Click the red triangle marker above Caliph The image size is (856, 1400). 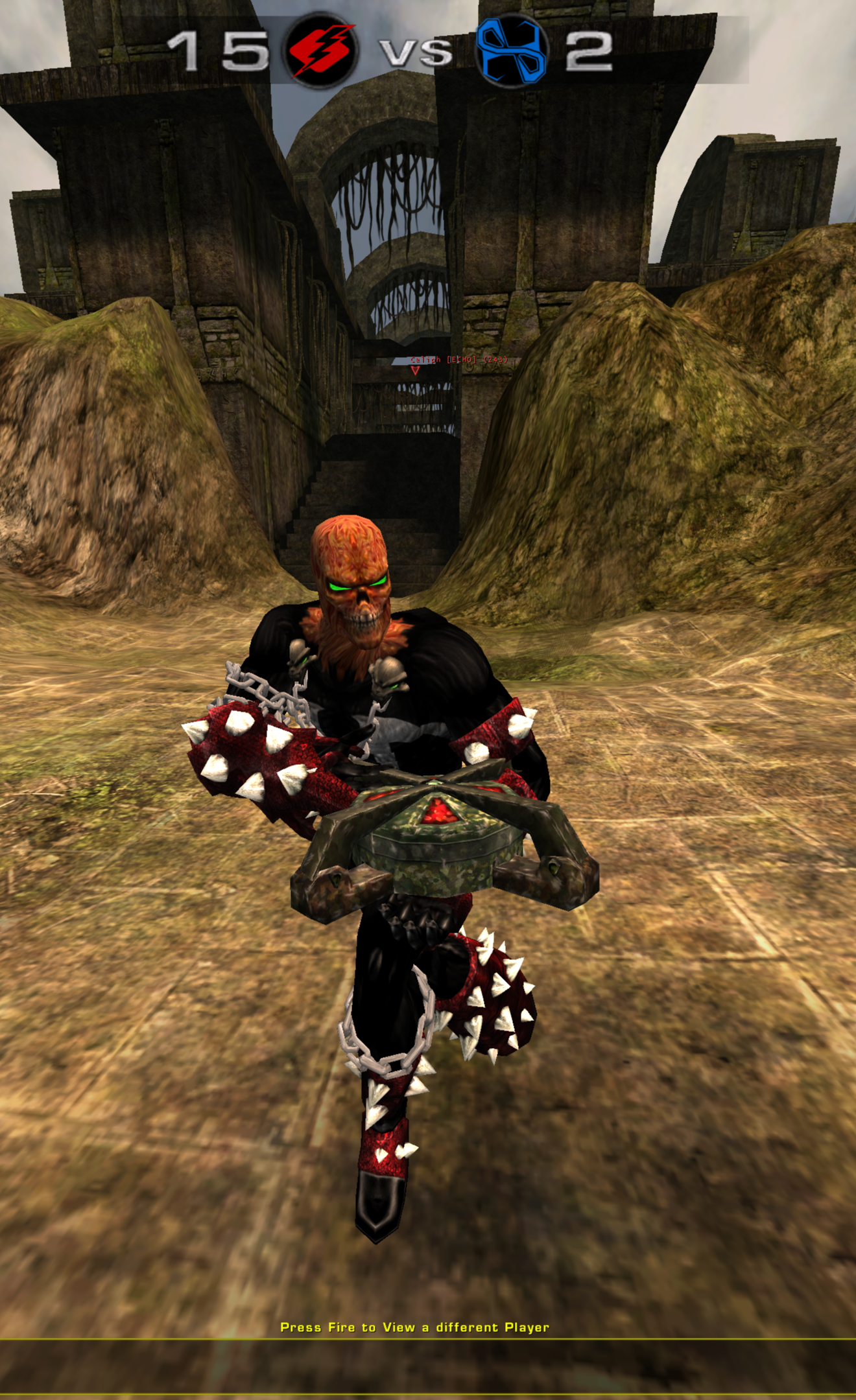click(413, 371)
